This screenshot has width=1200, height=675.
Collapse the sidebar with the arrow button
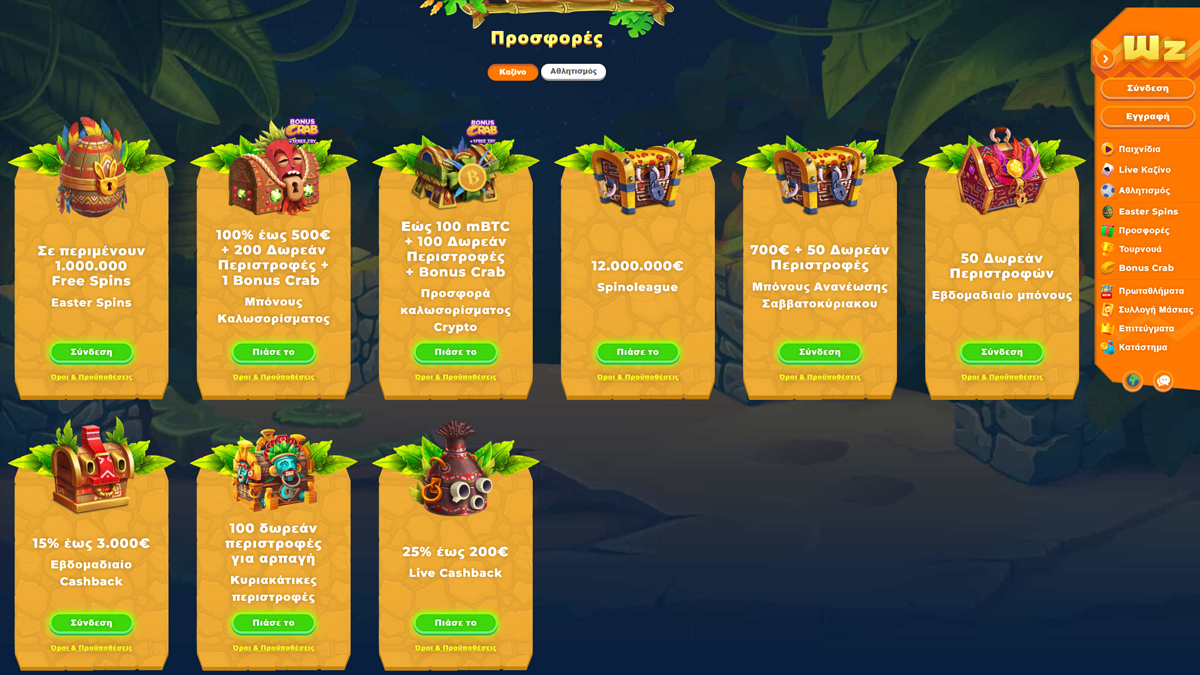click(x=1105, y=59)
